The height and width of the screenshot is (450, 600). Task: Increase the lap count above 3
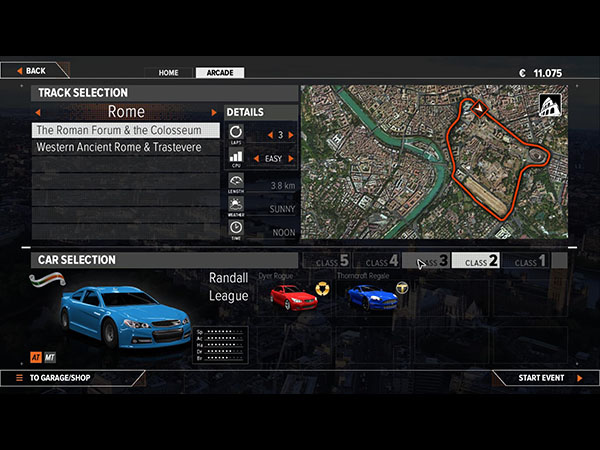(x=292, y=134)
